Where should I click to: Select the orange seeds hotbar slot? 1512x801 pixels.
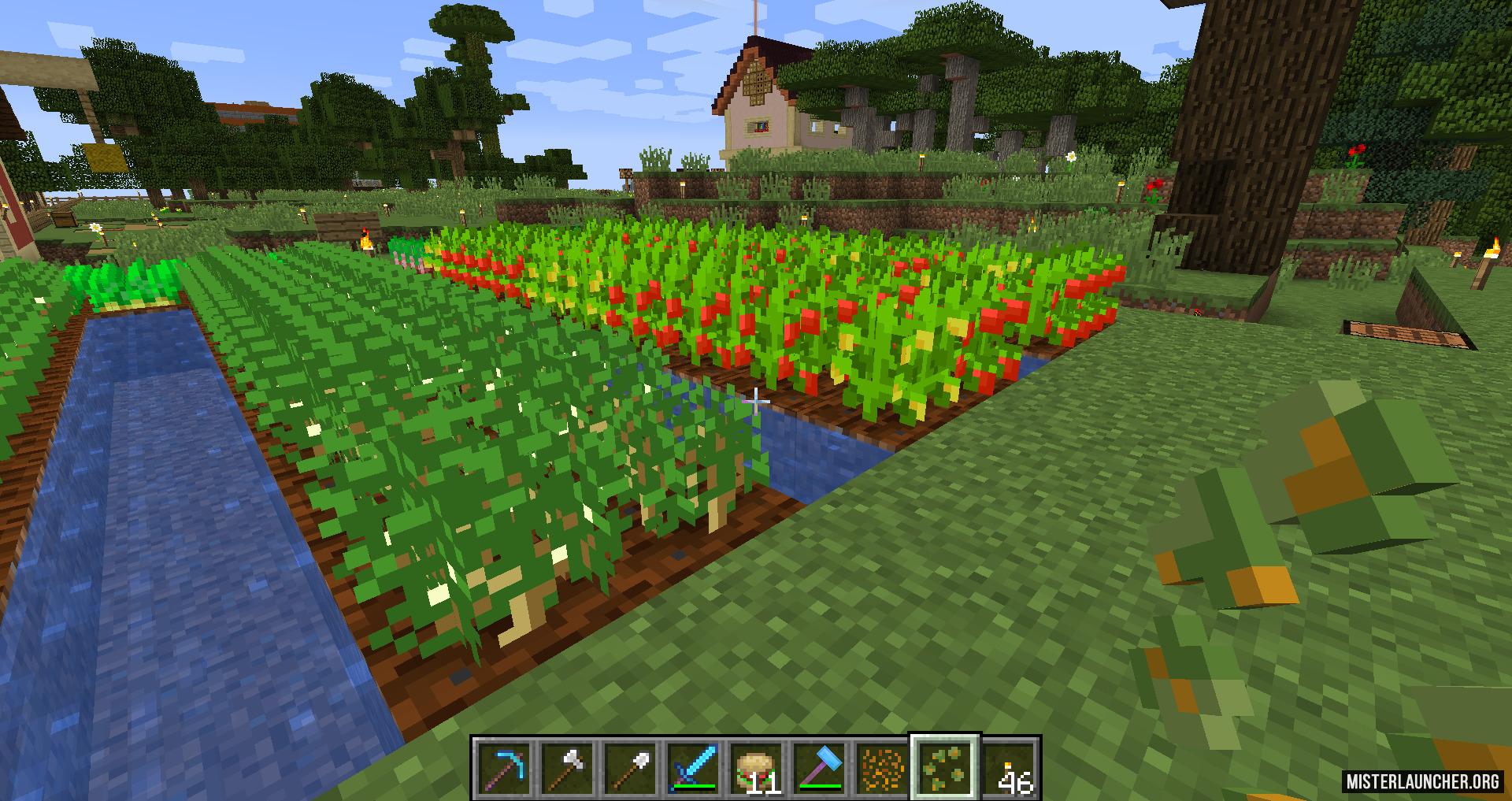pyautogui.click(x=882, y=766)
